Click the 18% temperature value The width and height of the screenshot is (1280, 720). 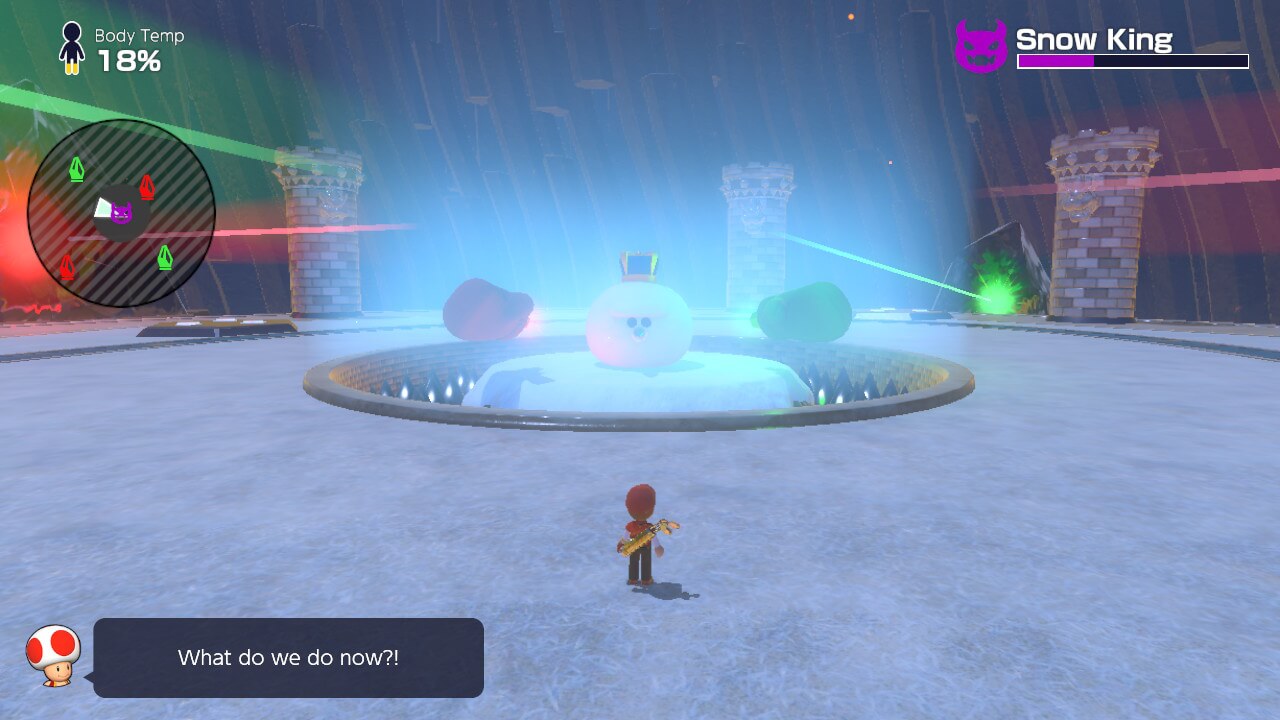coord(131,59)
